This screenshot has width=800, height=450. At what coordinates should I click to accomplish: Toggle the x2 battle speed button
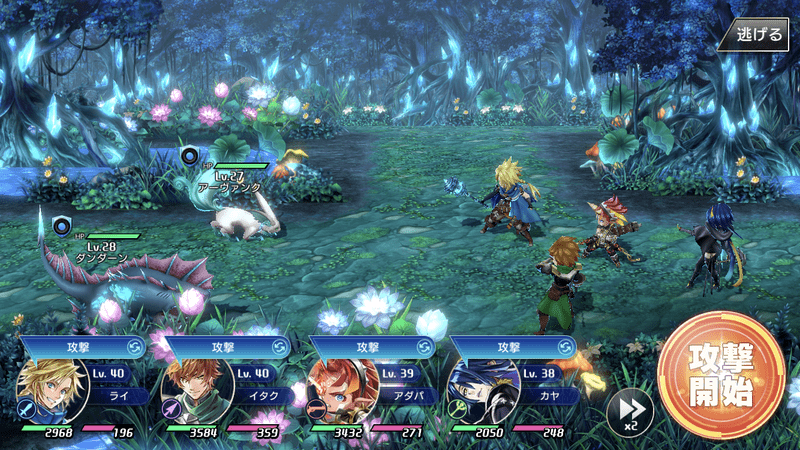[629, 411]
